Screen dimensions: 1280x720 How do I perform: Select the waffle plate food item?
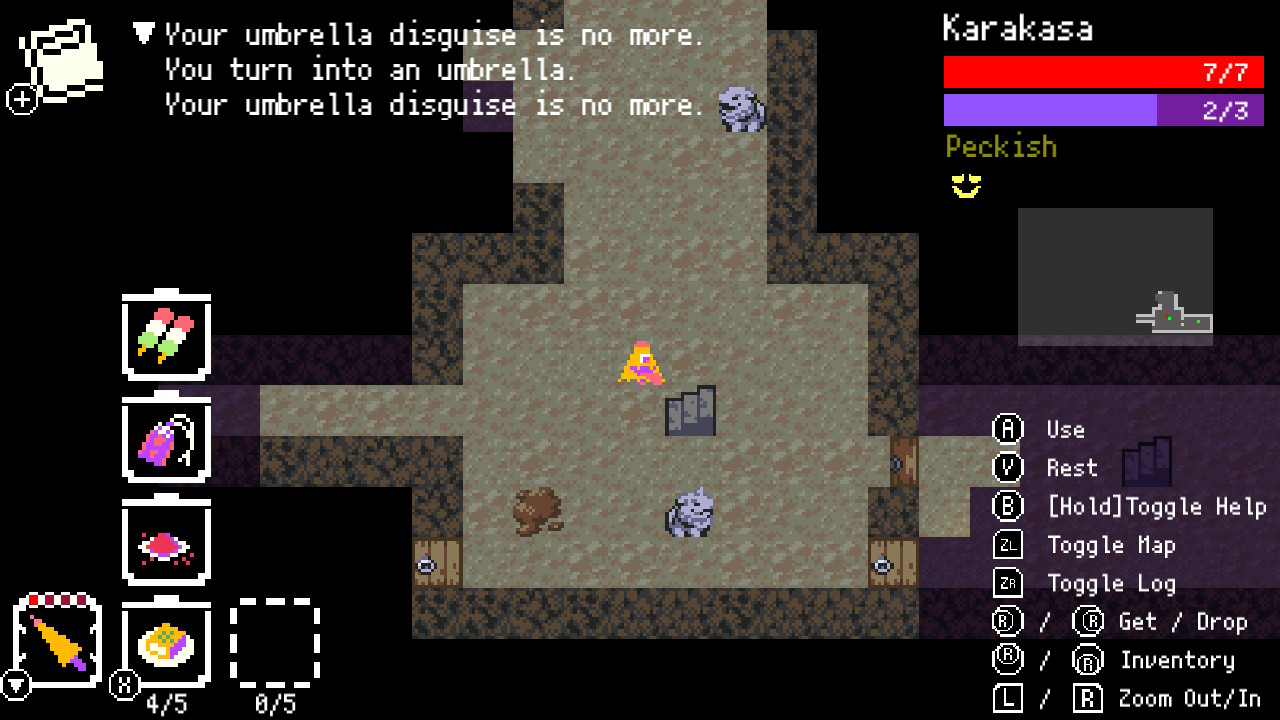pos(165,643)
